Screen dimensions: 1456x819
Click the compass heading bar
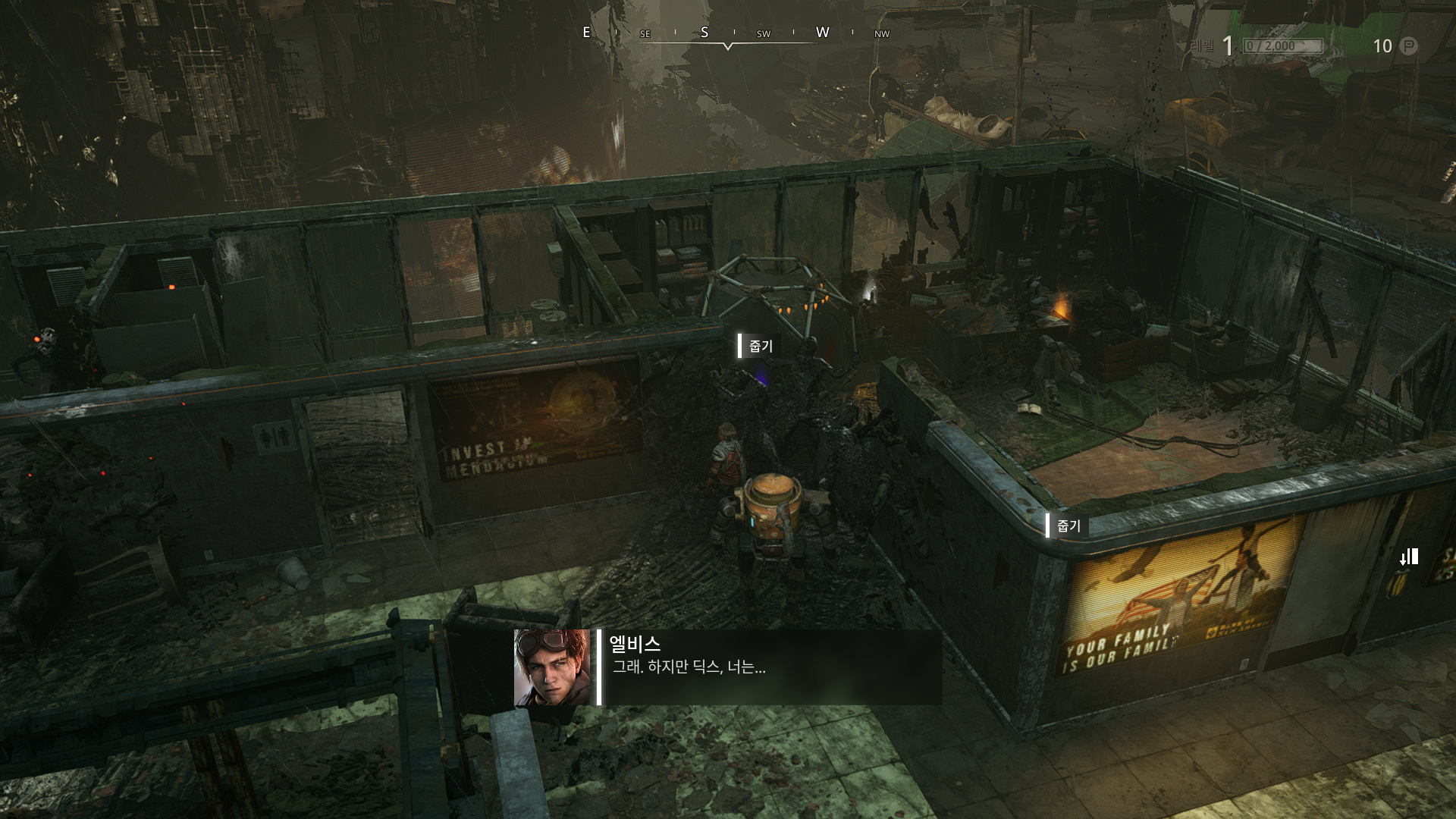pos(728,33)
